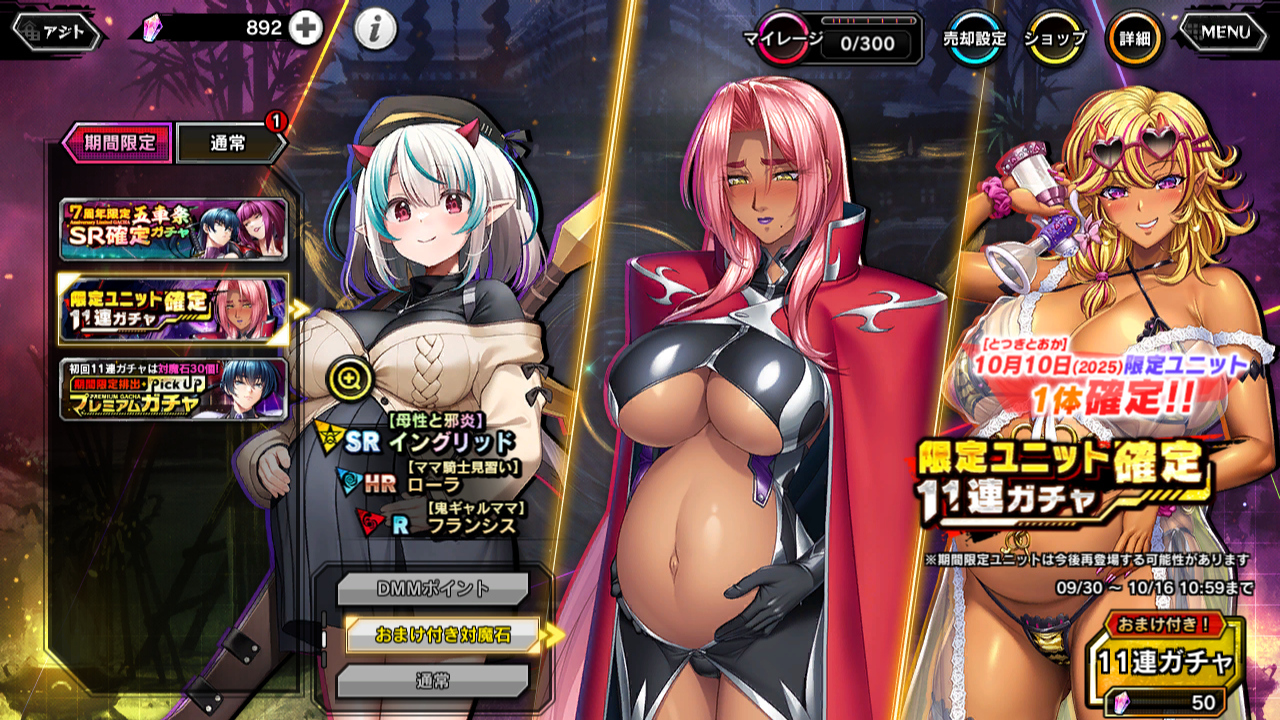Go back to アジト base
The width and height of the screenshot is (1280, 720).
click(58, 32)
